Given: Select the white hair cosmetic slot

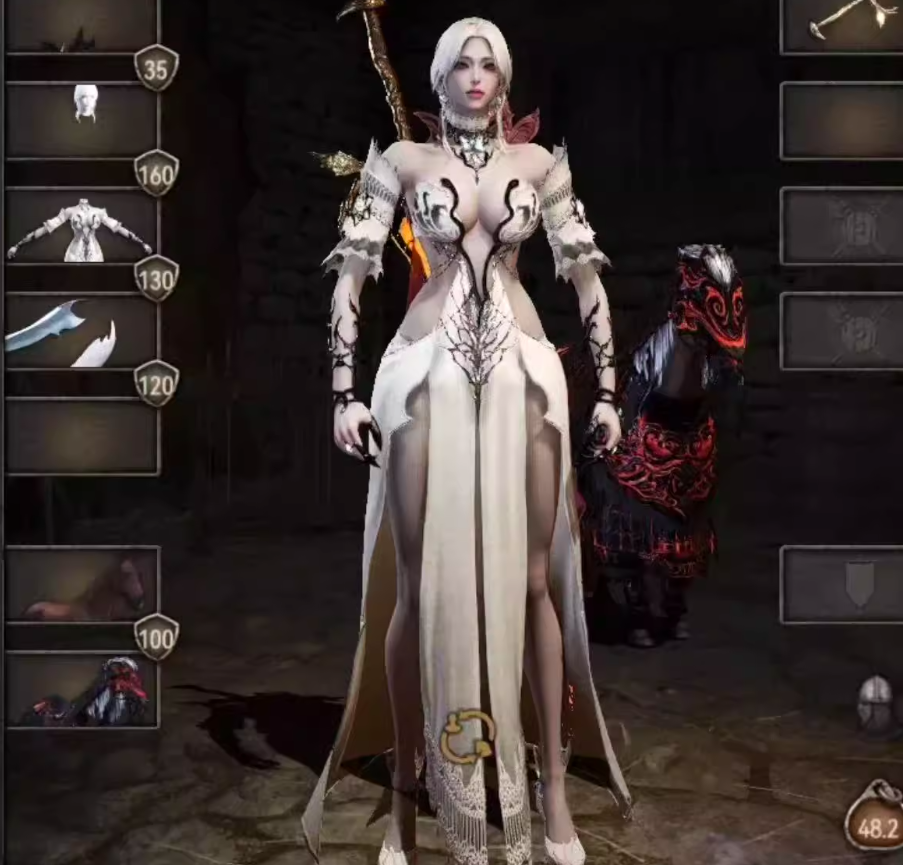Looking at the screenshot, I should [82, 120].
